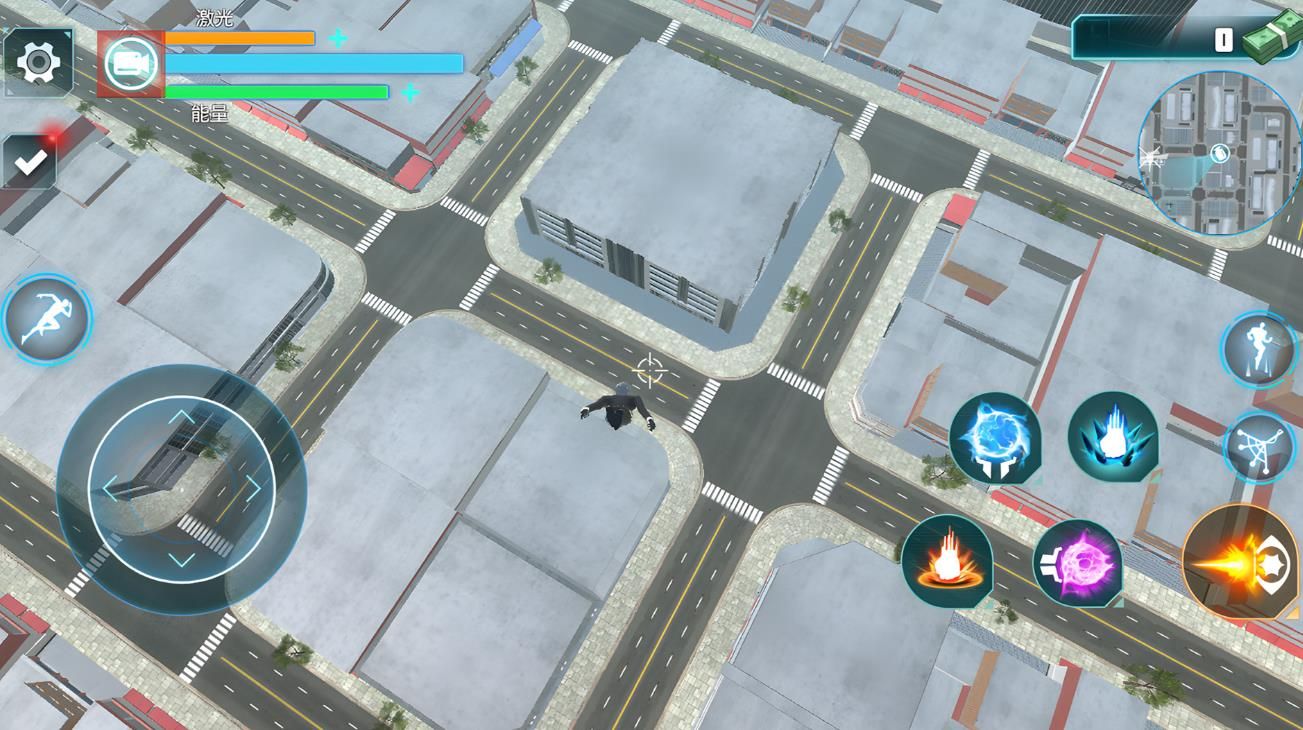This screenshot has width=1303, height=730.
Task: Add laser with the orange bar plus
Action: tap(338, 39)
